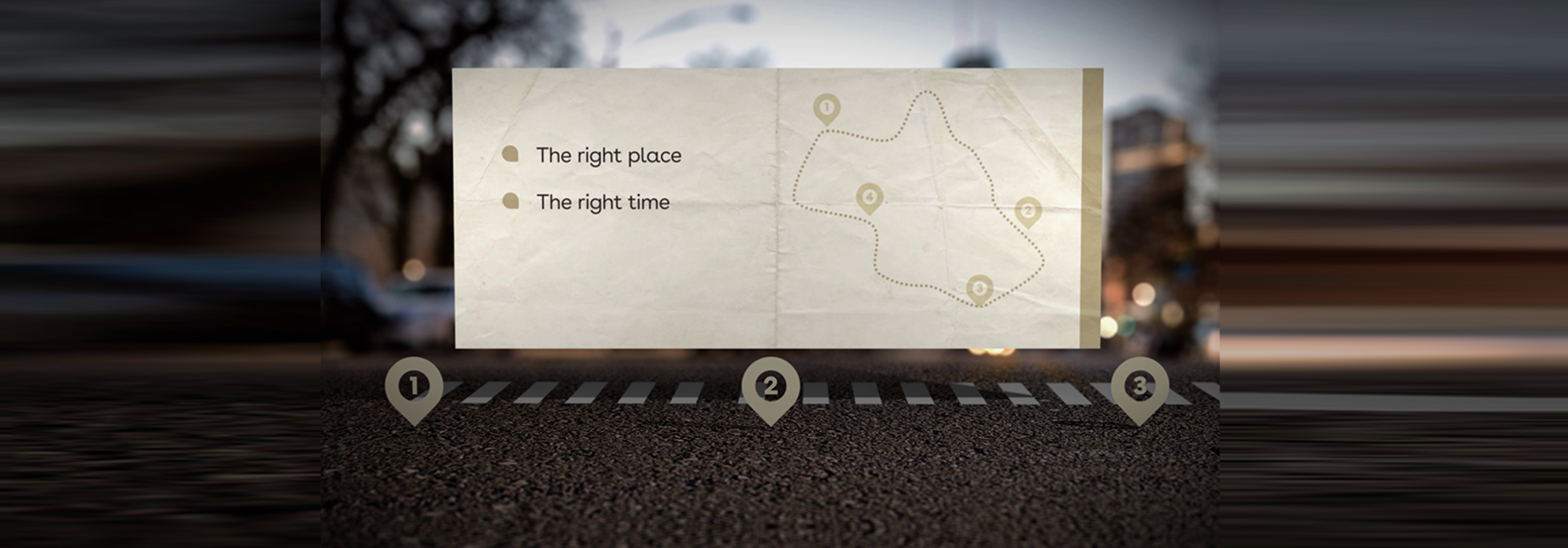Select the small pin 3 on the paper map
The image size is (1568, 548).
pos(979,288)
